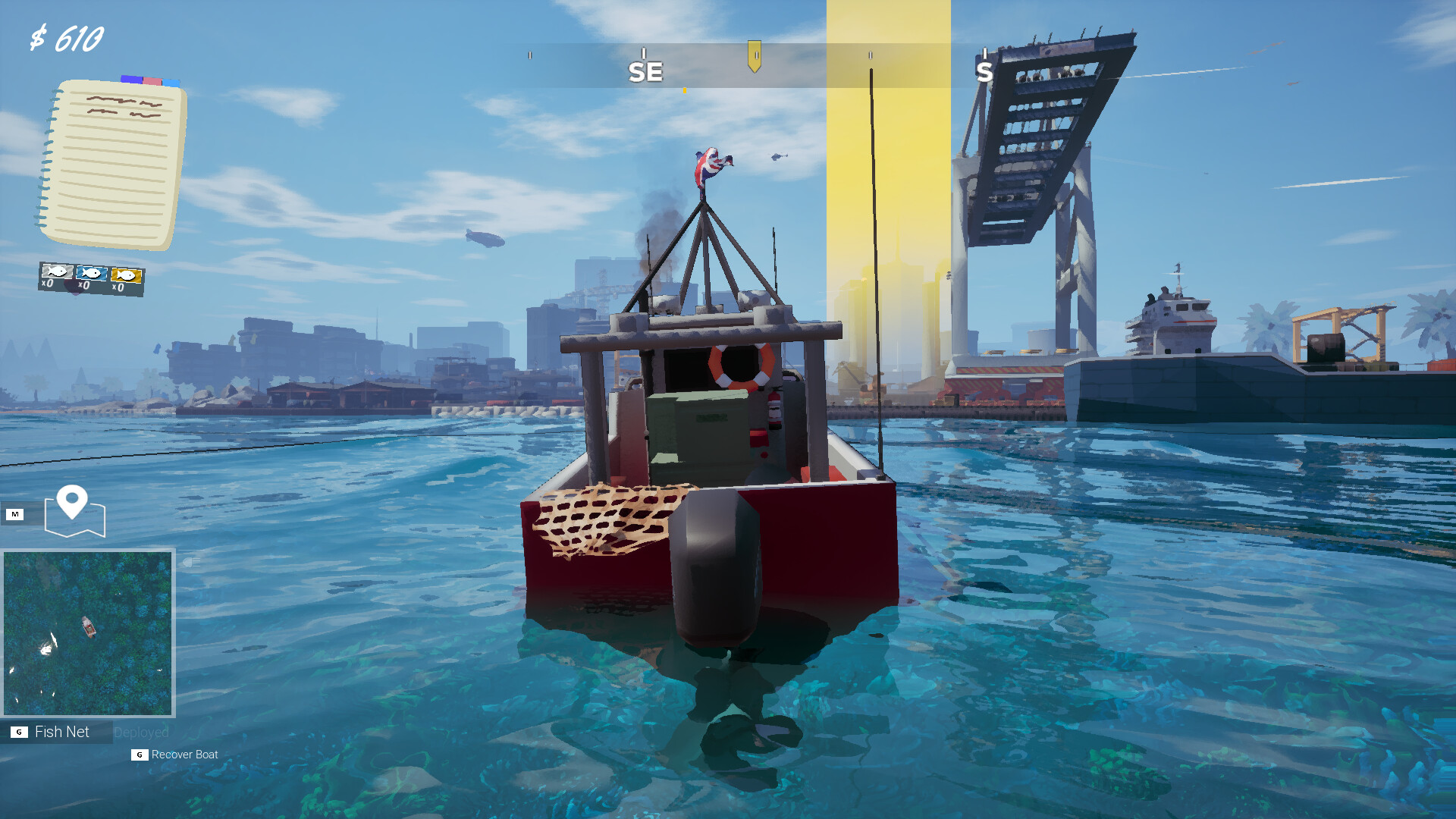Image resolution: width=1456 pixels, height=819 pixels.
Task: Click the gold fish counter icon
Action: tap(127, 275)
